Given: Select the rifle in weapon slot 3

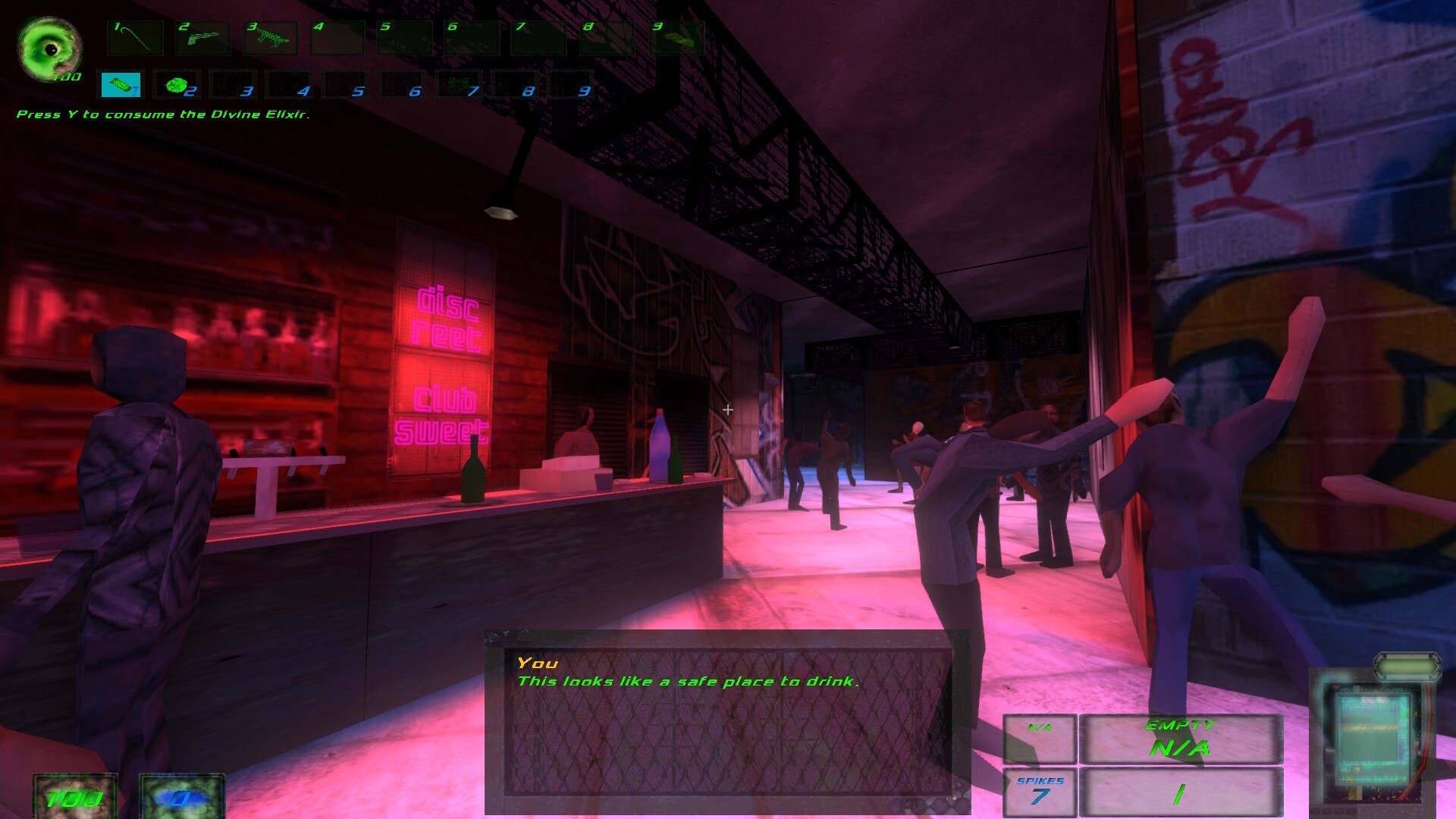Looking at the screenshot, I should 270,38.
